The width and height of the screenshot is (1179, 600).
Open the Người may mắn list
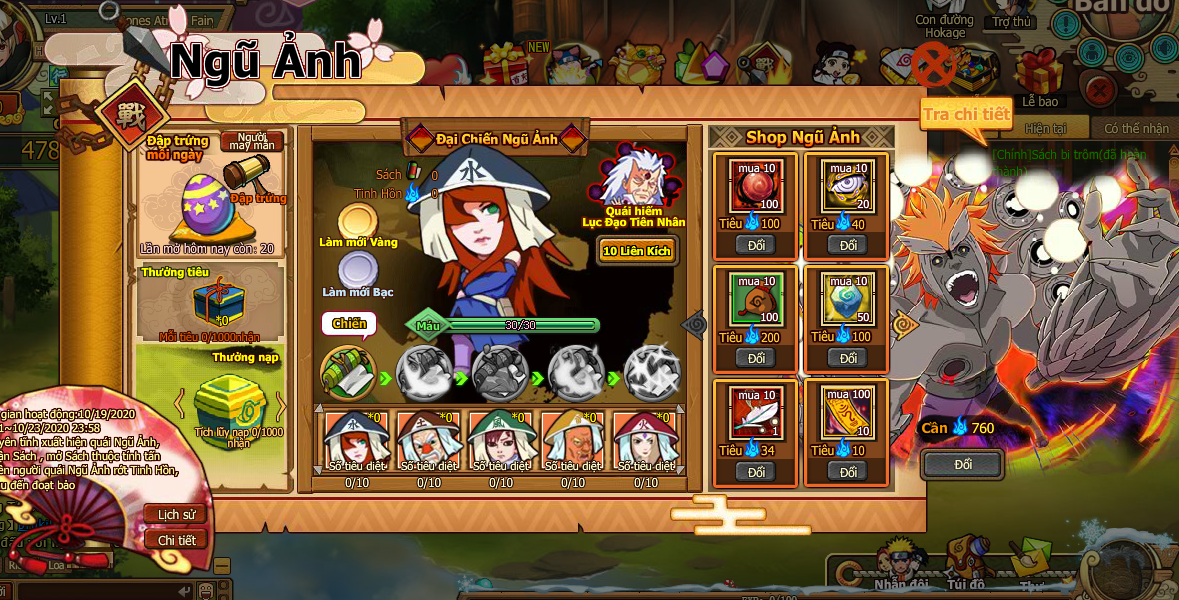pos(251,142)
